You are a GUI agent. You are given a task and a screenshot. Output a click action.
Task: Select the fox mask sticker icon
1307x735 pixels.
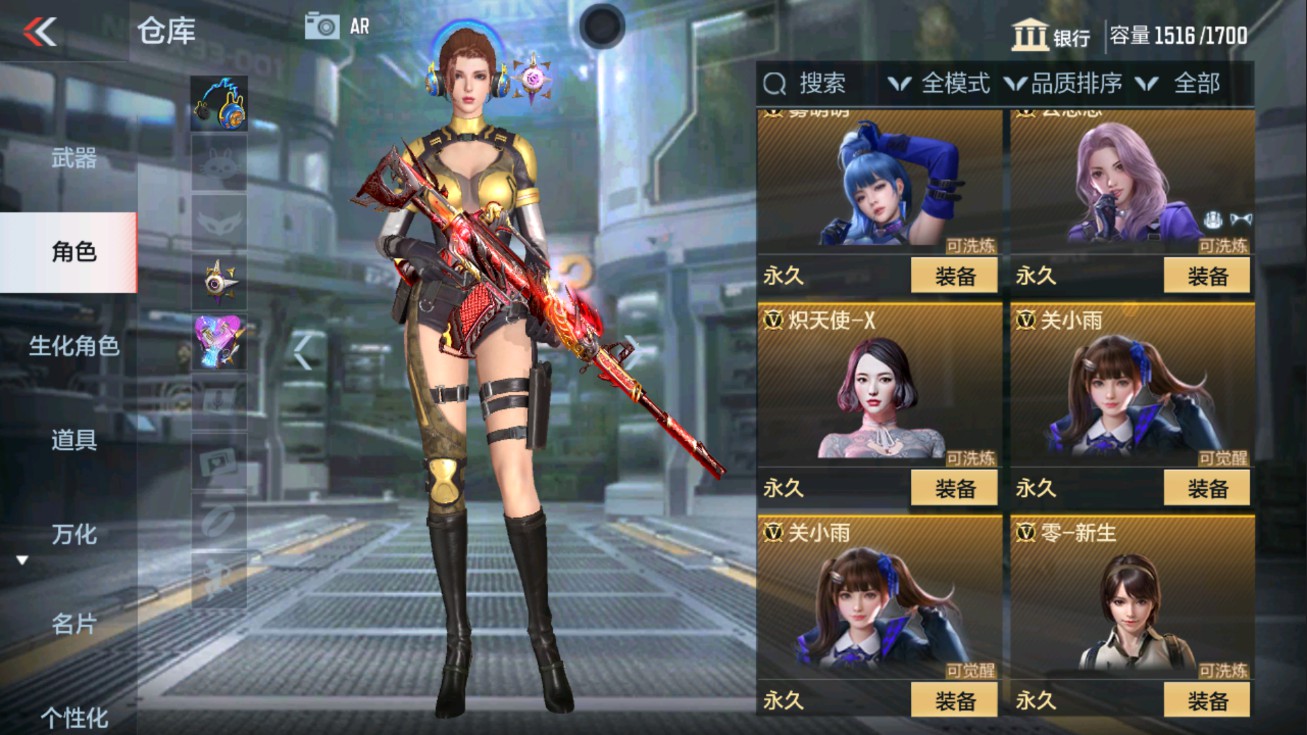coord(222,222)
